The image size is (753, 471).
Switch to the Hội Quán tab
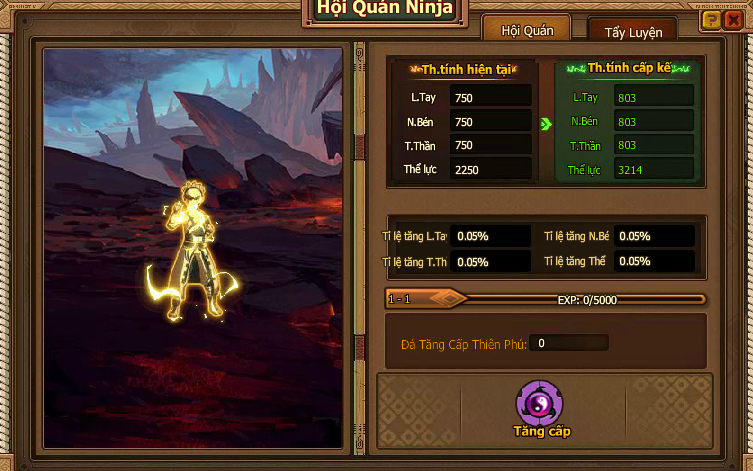click(526, 31)
